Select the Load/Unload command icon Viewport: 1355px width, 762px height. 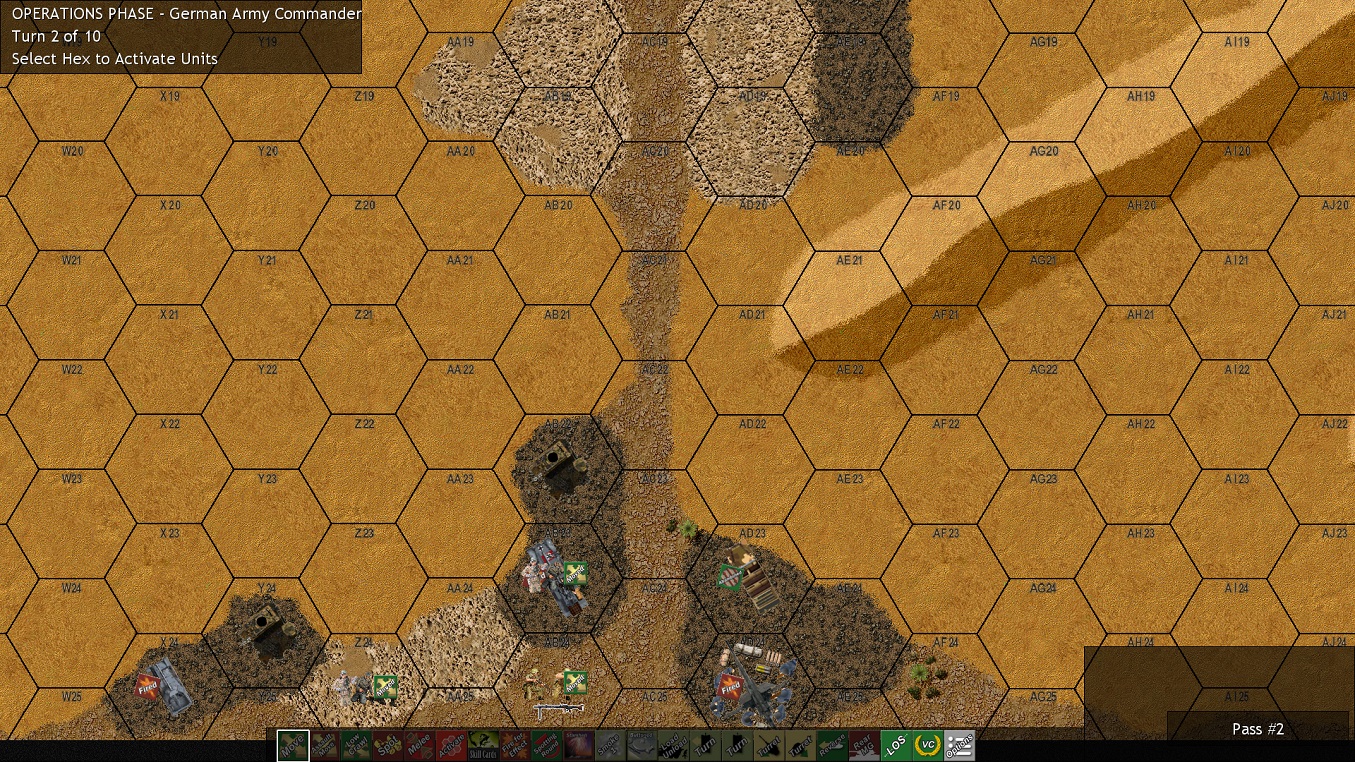(x=673, y=745)
